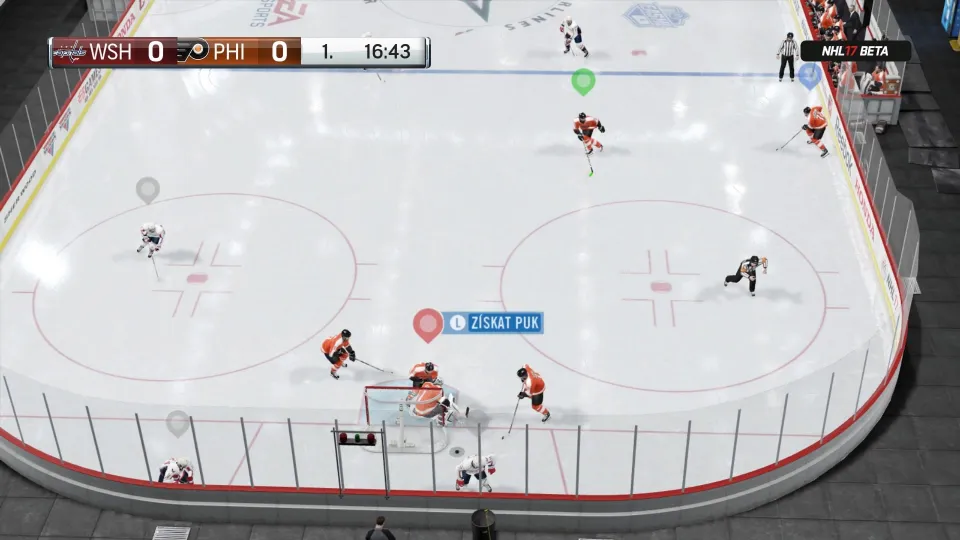Select the green player indicator marker
The image size is (960, 540).
(x=583, y=80)
